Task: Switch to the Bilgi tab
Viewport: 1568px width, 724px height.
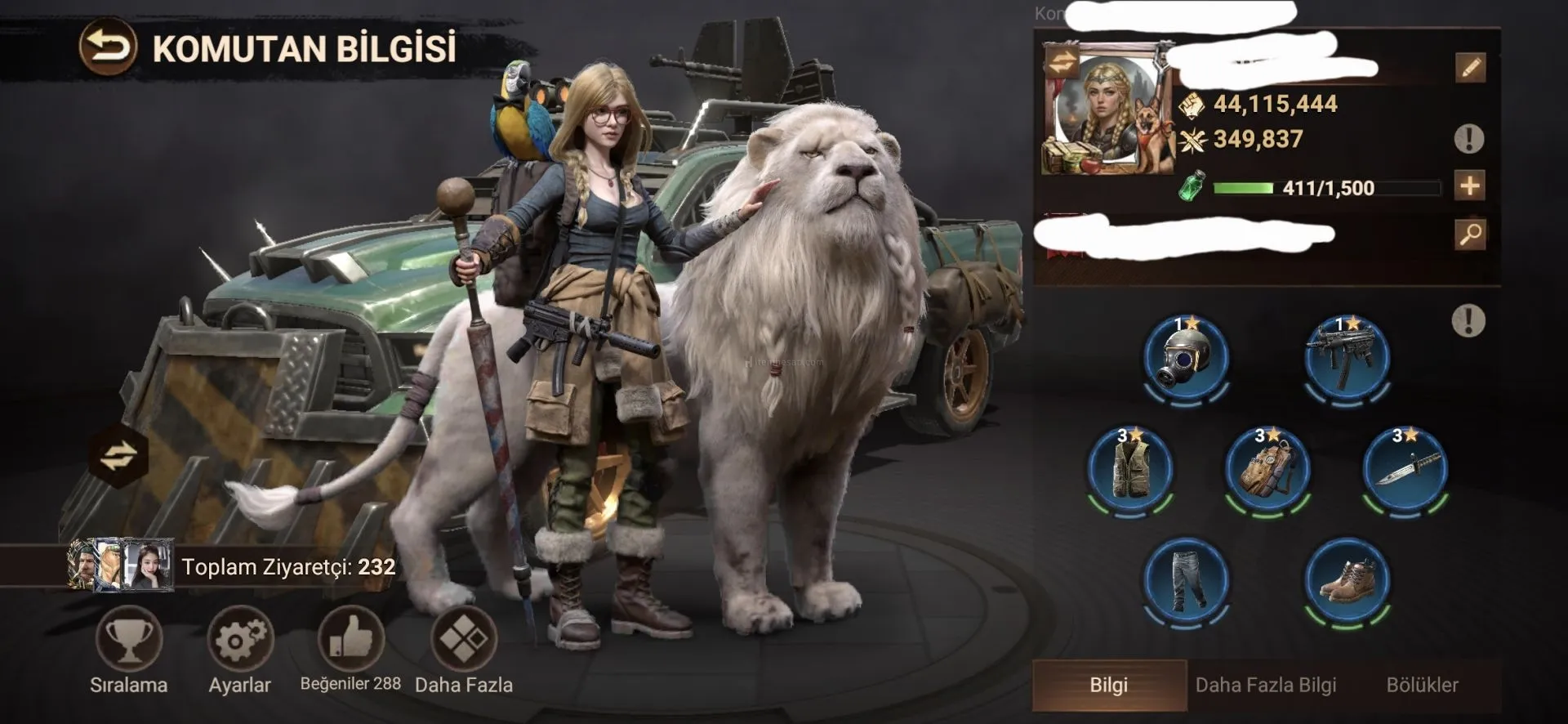Action: point(1108,685)
